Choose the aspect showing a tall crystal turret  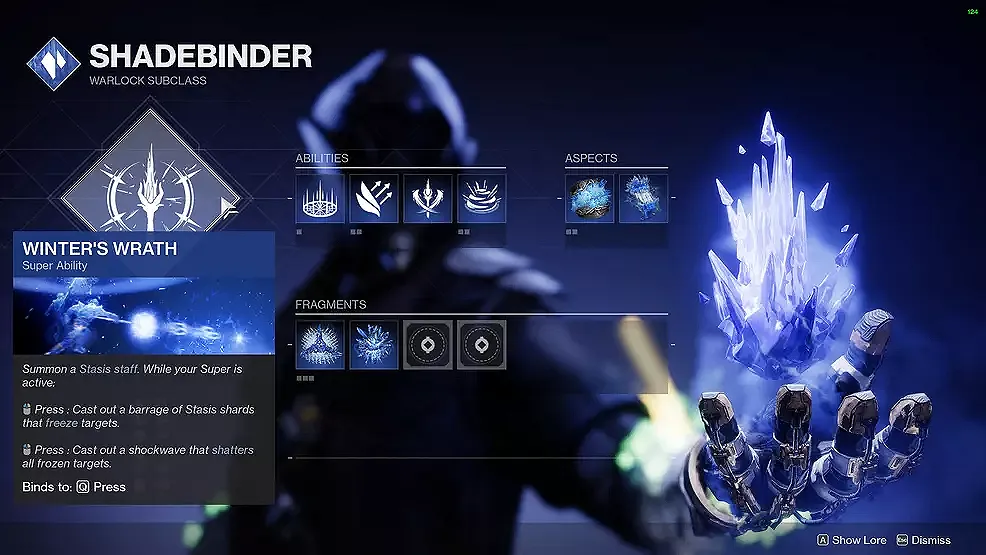tap(643, 198)
